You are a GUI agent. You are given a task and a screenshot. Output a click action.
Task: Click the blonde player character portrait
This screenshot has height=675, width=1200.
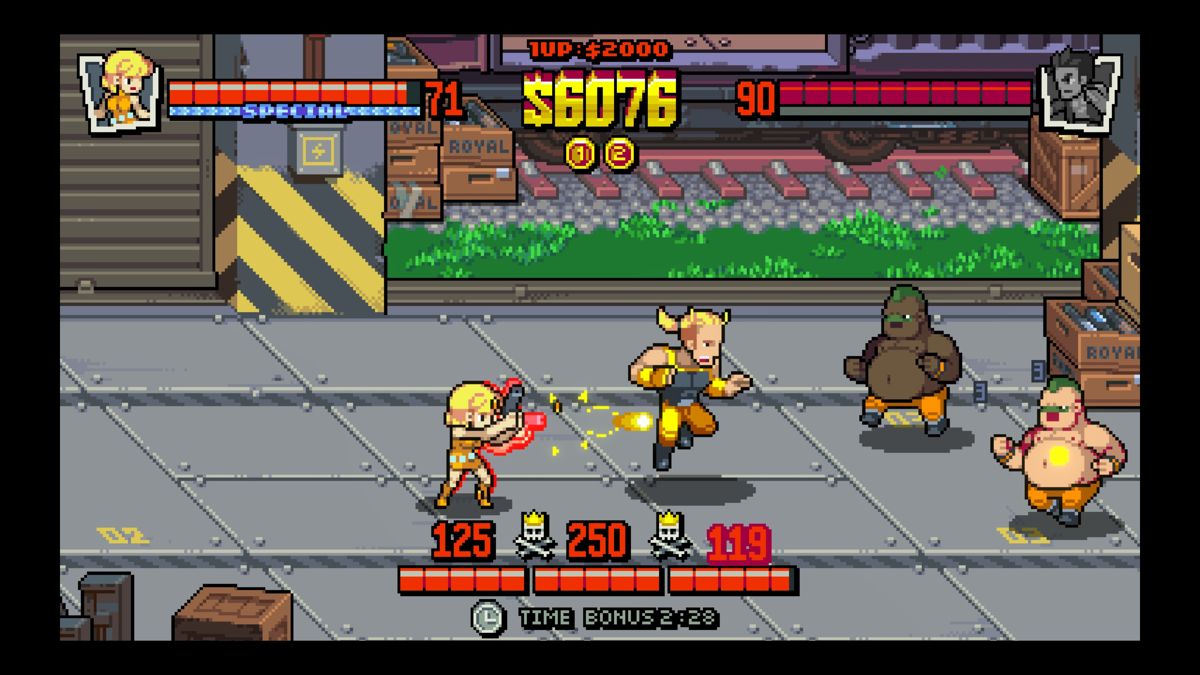click(122, 89)
